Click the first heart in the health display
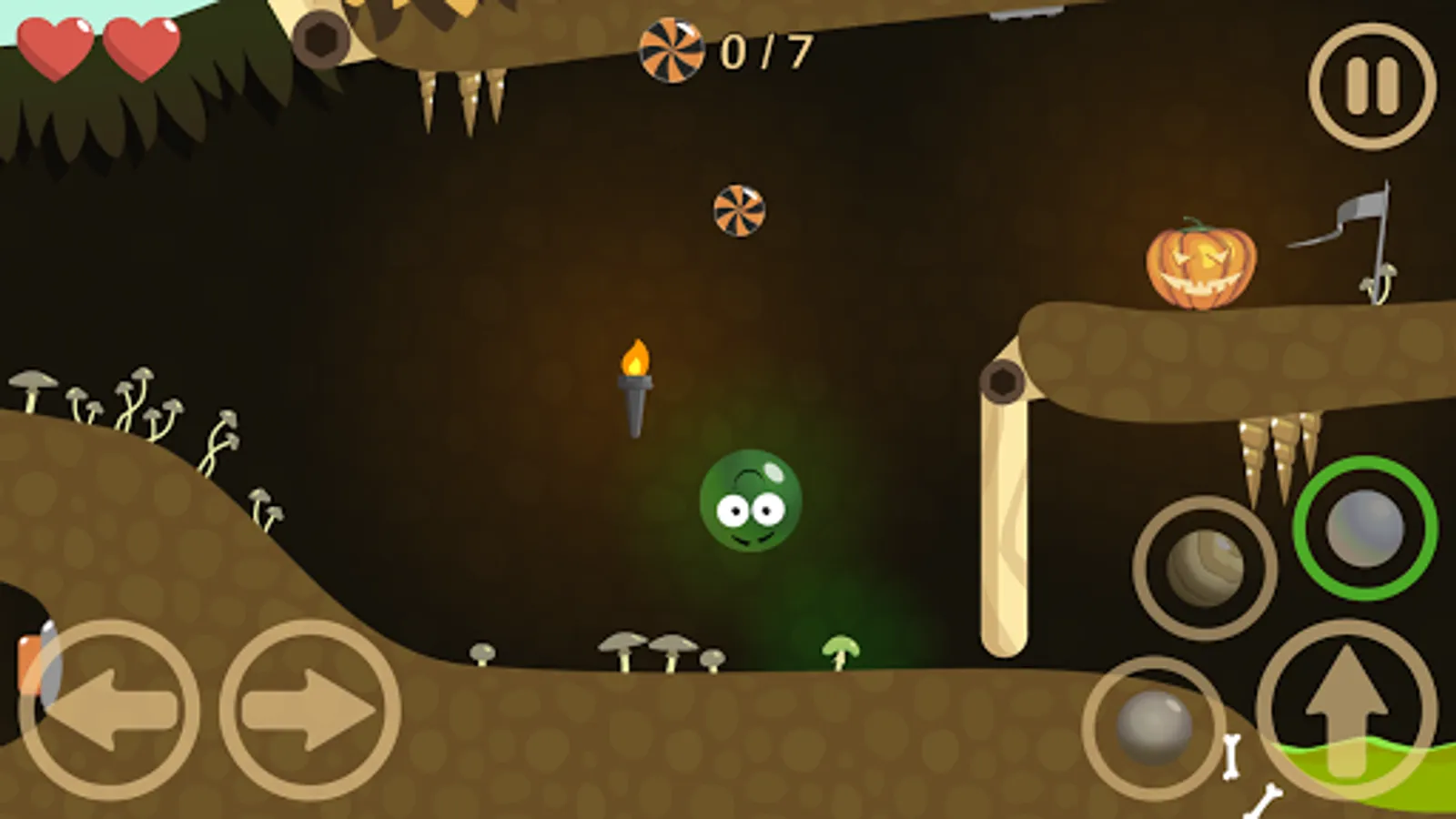The width and height of the screenshot is (1456, 819). click(x=55, y=47)
